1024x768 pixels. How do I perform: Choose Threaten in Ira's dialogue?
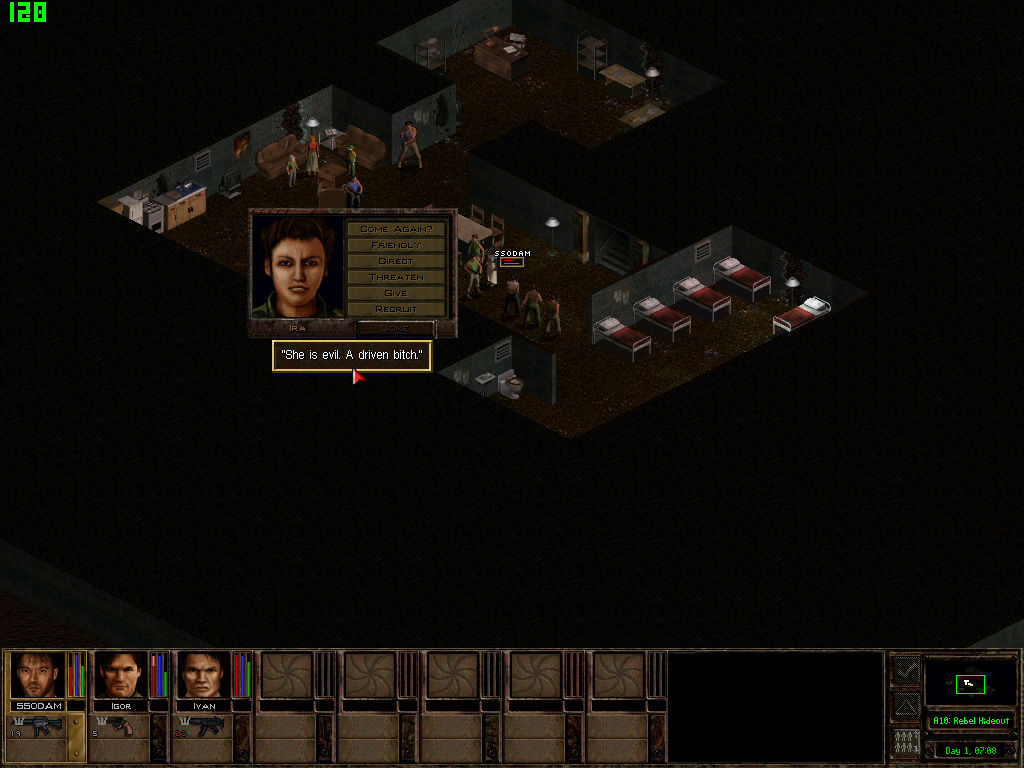point(396,277)
